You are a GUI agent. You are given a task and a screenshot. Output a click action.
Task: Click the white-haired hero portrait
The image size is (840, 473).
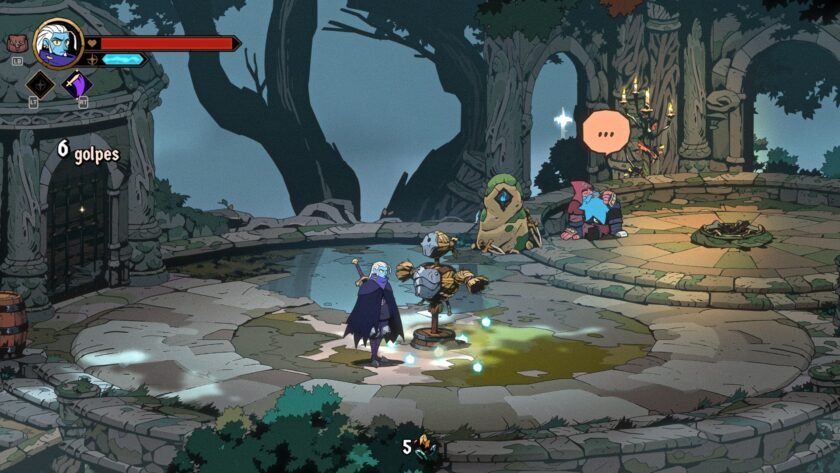[58, 43]
